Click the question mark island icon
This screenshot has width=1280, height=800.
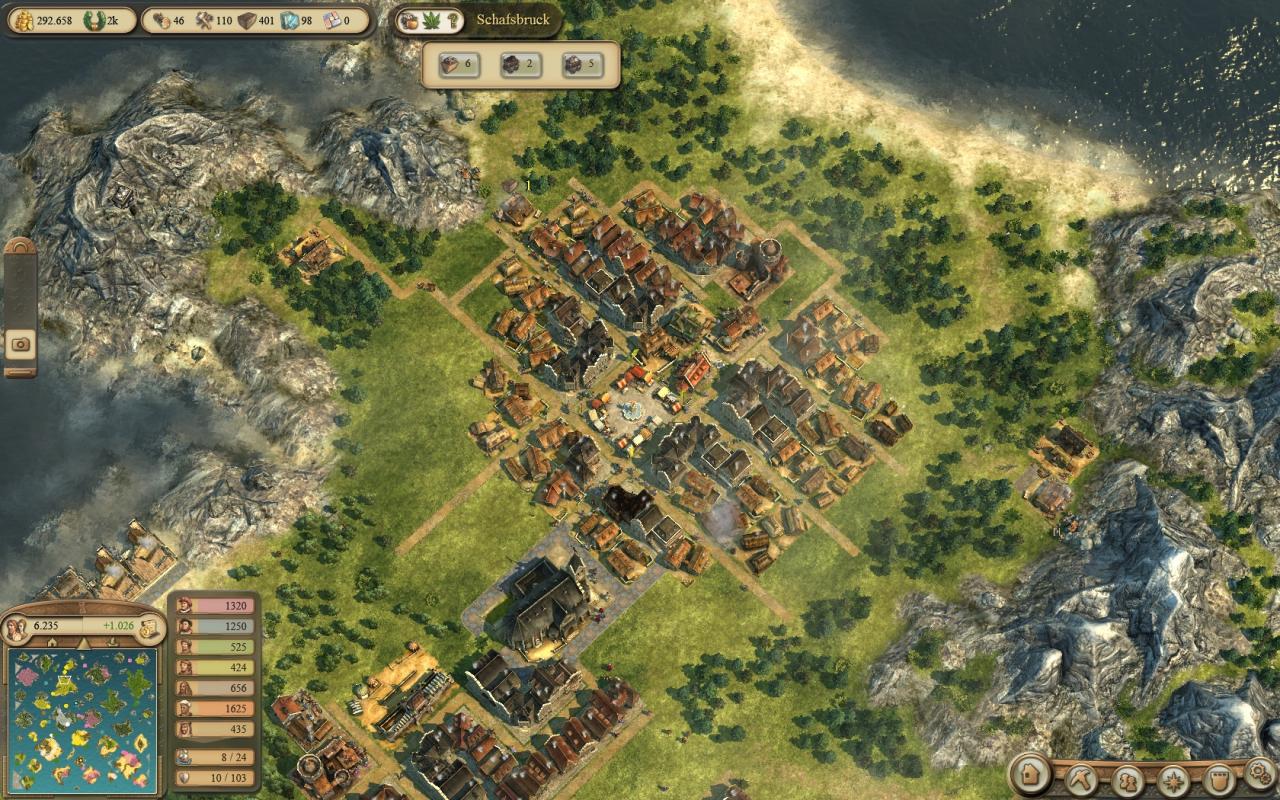(x=453, y=20)
